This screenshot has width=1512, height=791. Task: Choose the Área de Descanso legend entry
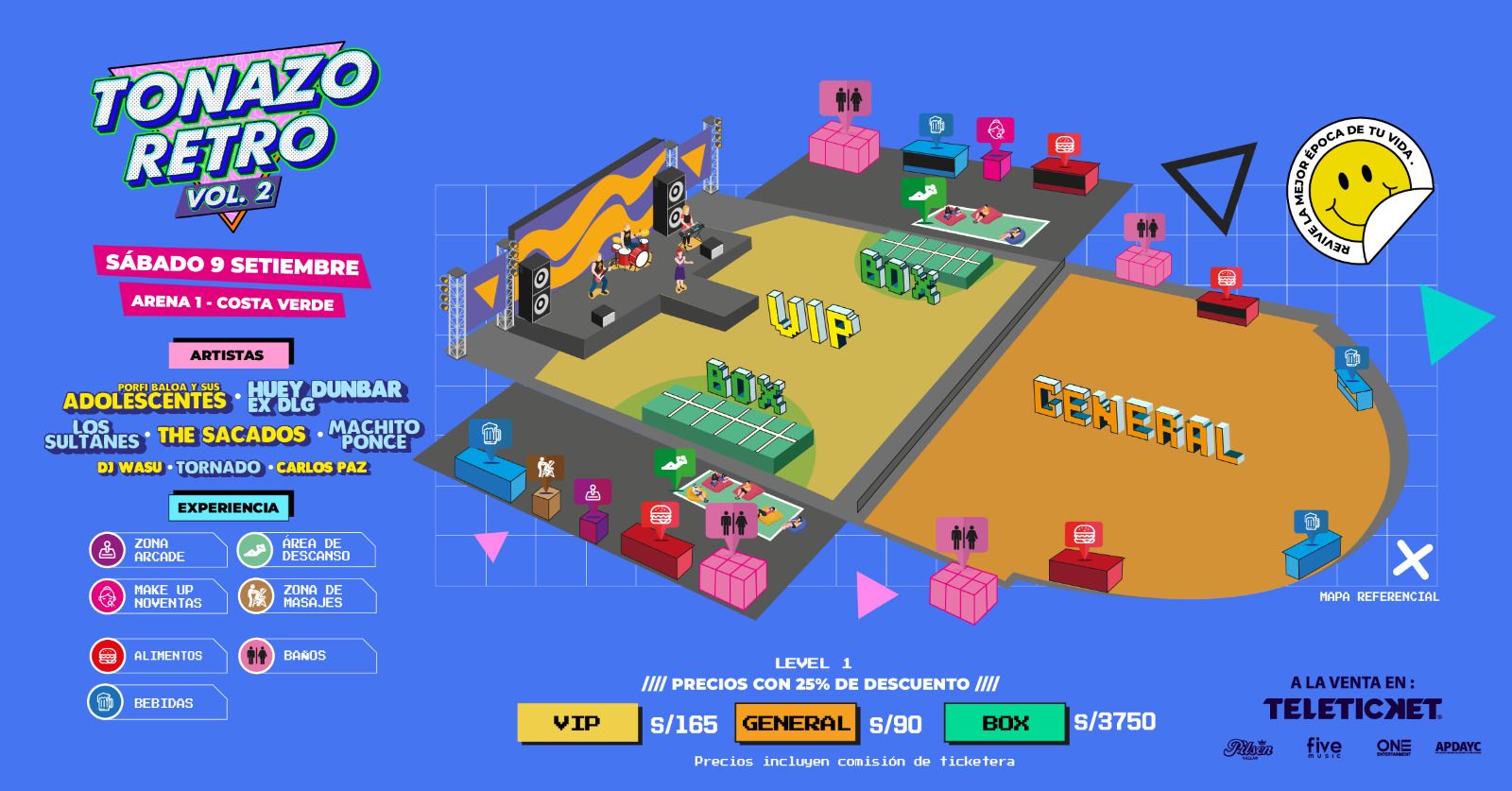306,550
